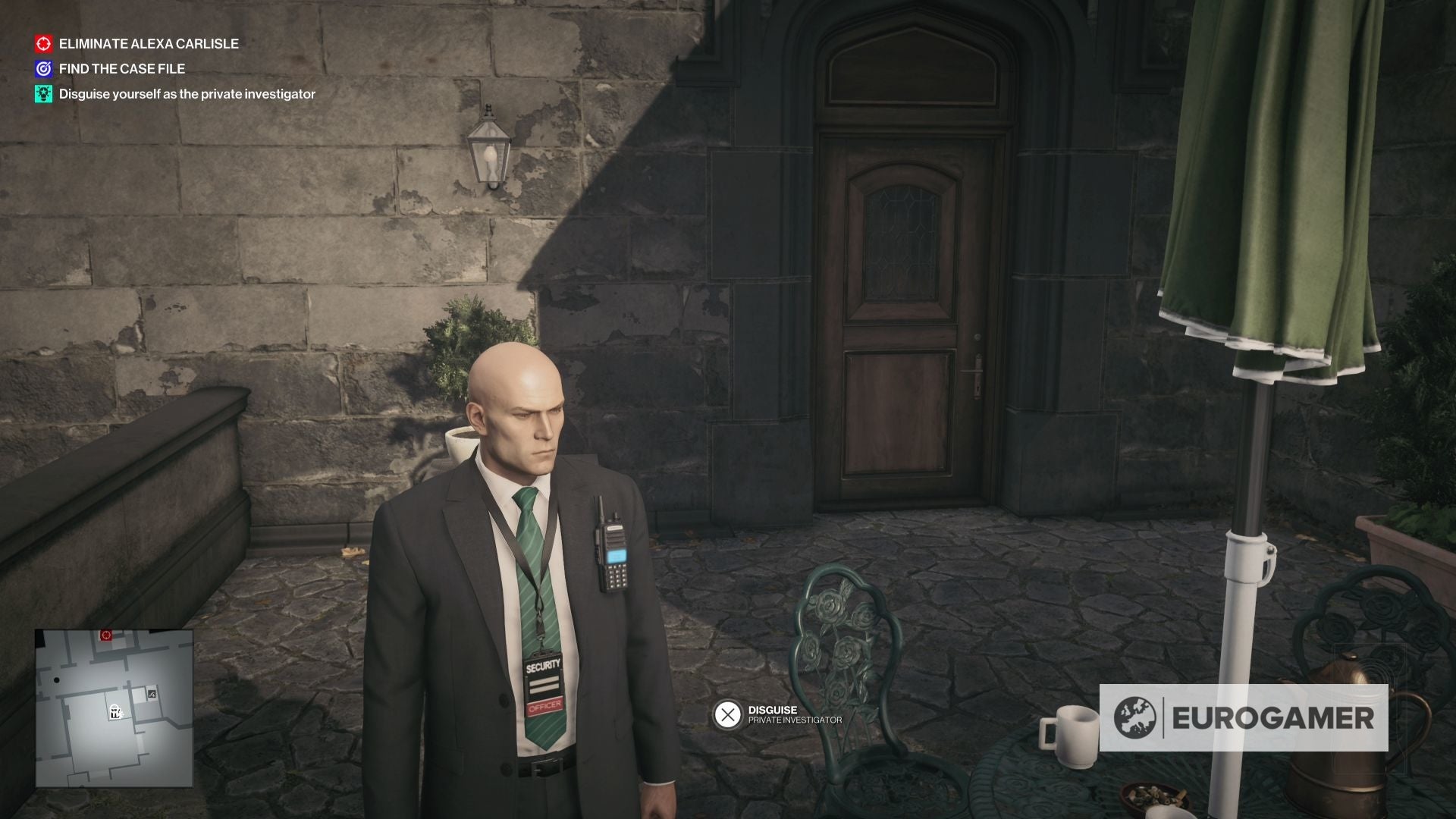Image resolution: width=1456 pixels, height=819 pixels.
Task: Expand the minimap in the corner
Action: (114, 709)
